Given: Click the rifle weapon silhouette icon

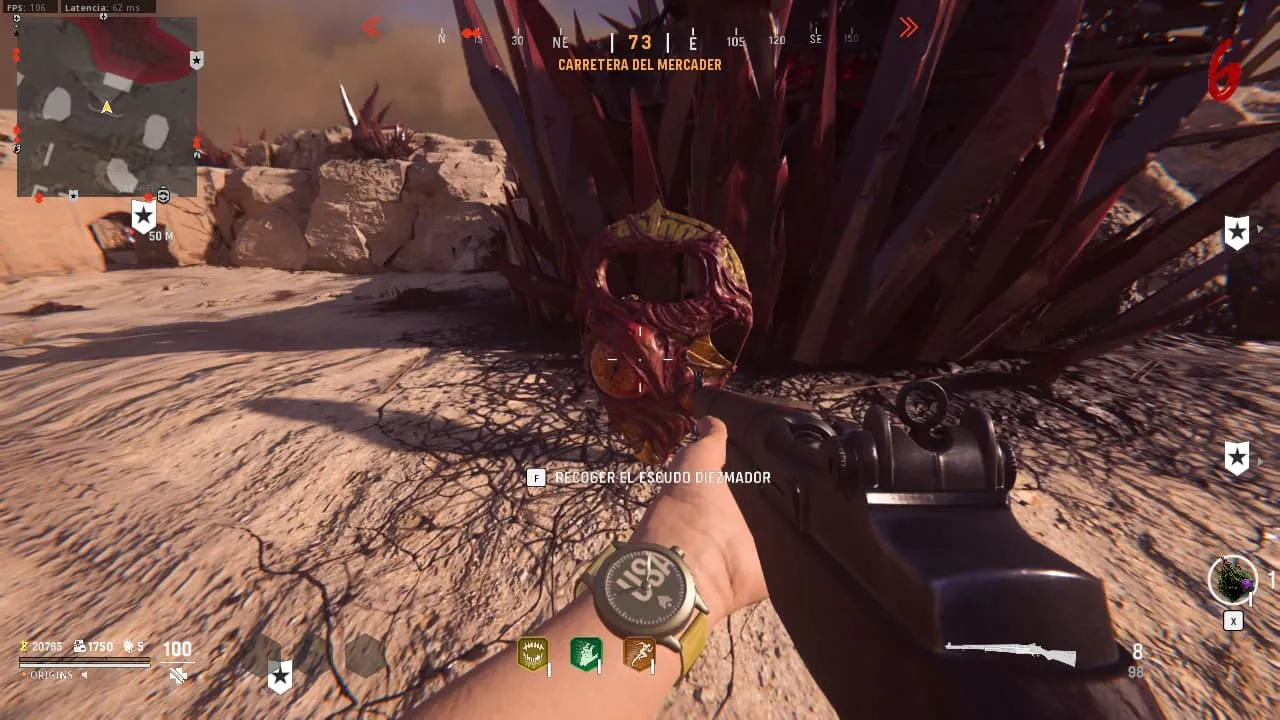Looking at the screenshot, I should click(1010, 654).
